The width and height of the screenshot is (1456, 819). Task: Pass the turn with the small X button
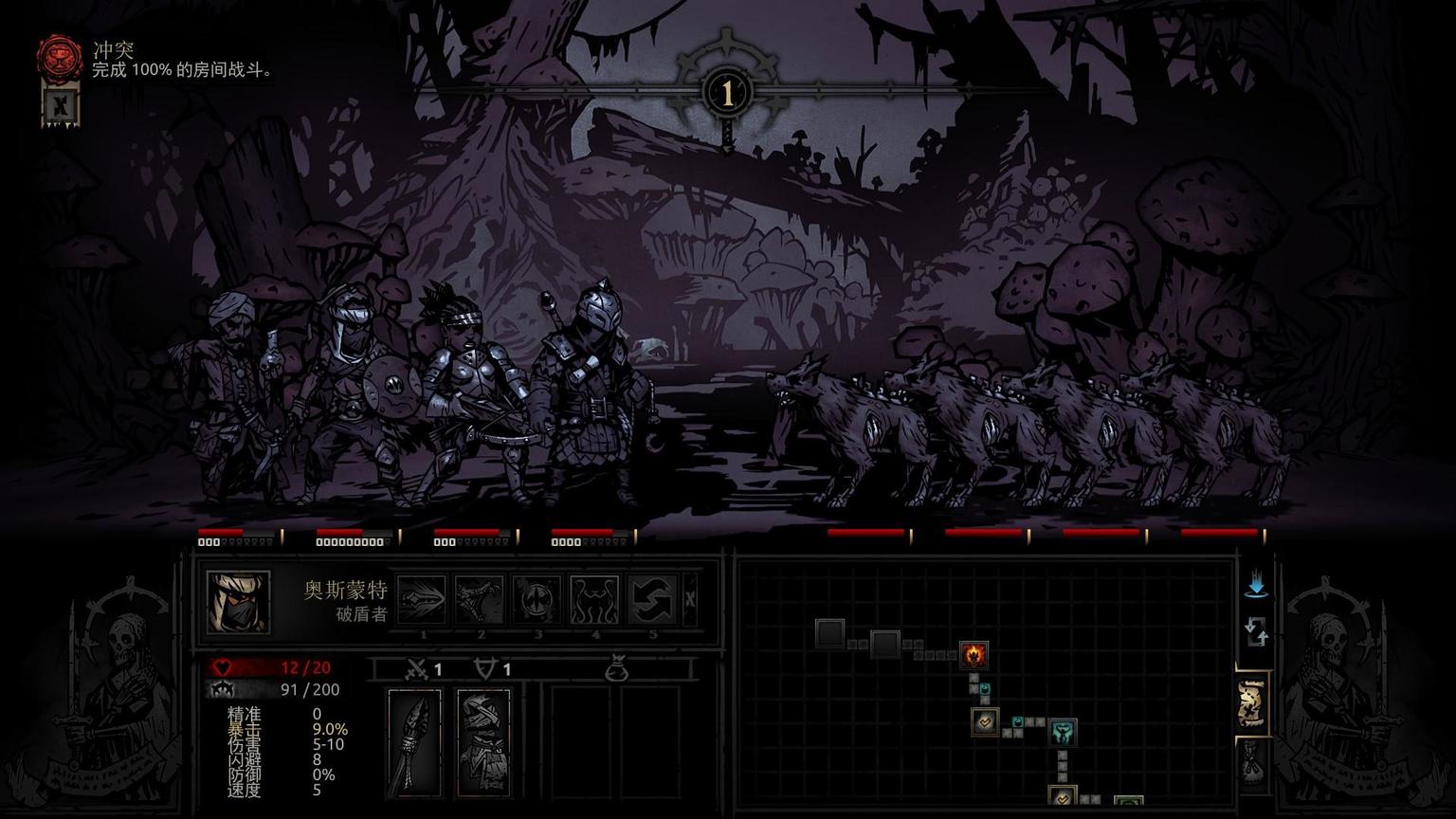[x=690, y=599]
